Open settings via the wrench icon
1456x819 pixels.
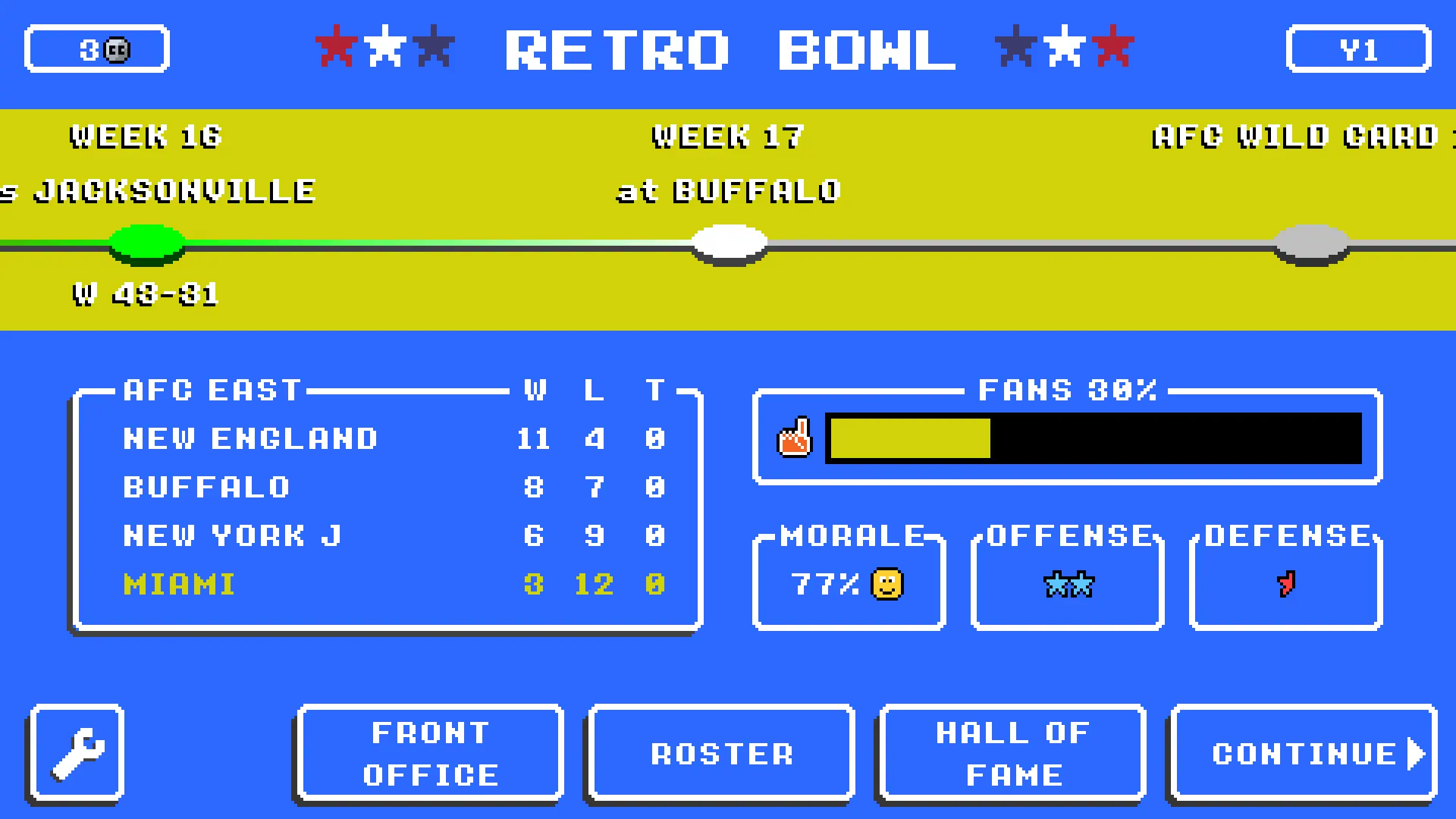(x=78, y=753)
